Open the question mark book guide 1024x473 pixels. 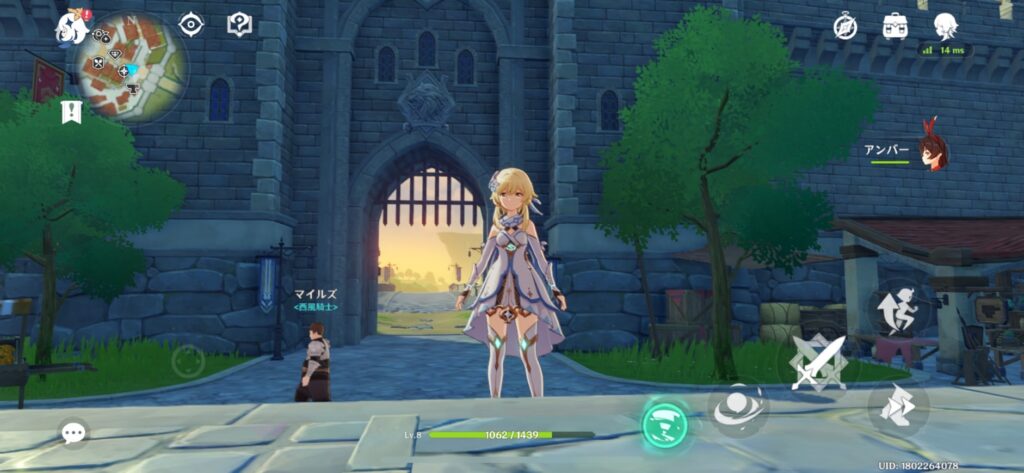tap(240, 24)
